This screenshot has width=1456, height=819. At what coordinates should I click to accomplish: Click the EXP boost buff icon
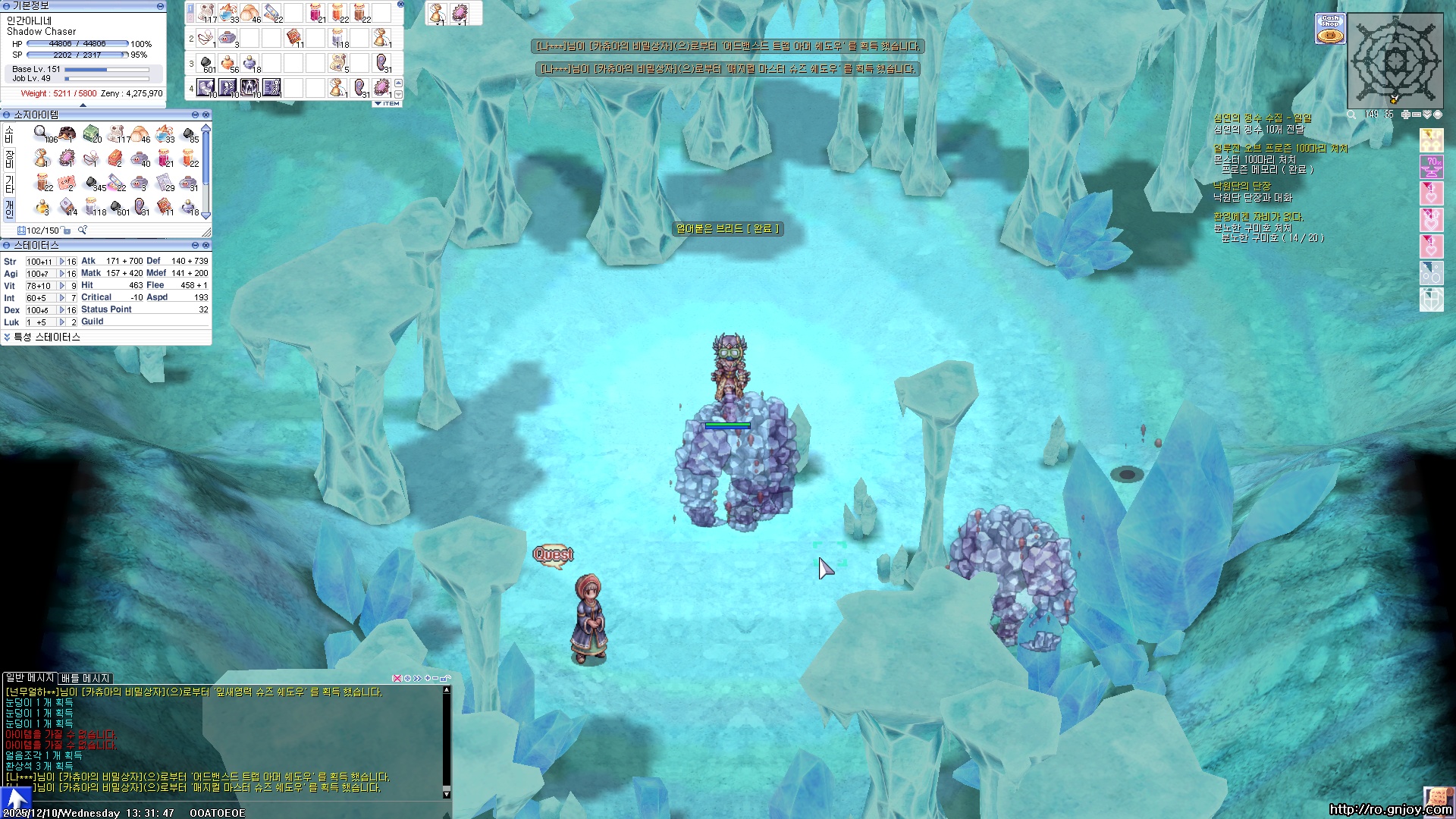coord(1431,140)
